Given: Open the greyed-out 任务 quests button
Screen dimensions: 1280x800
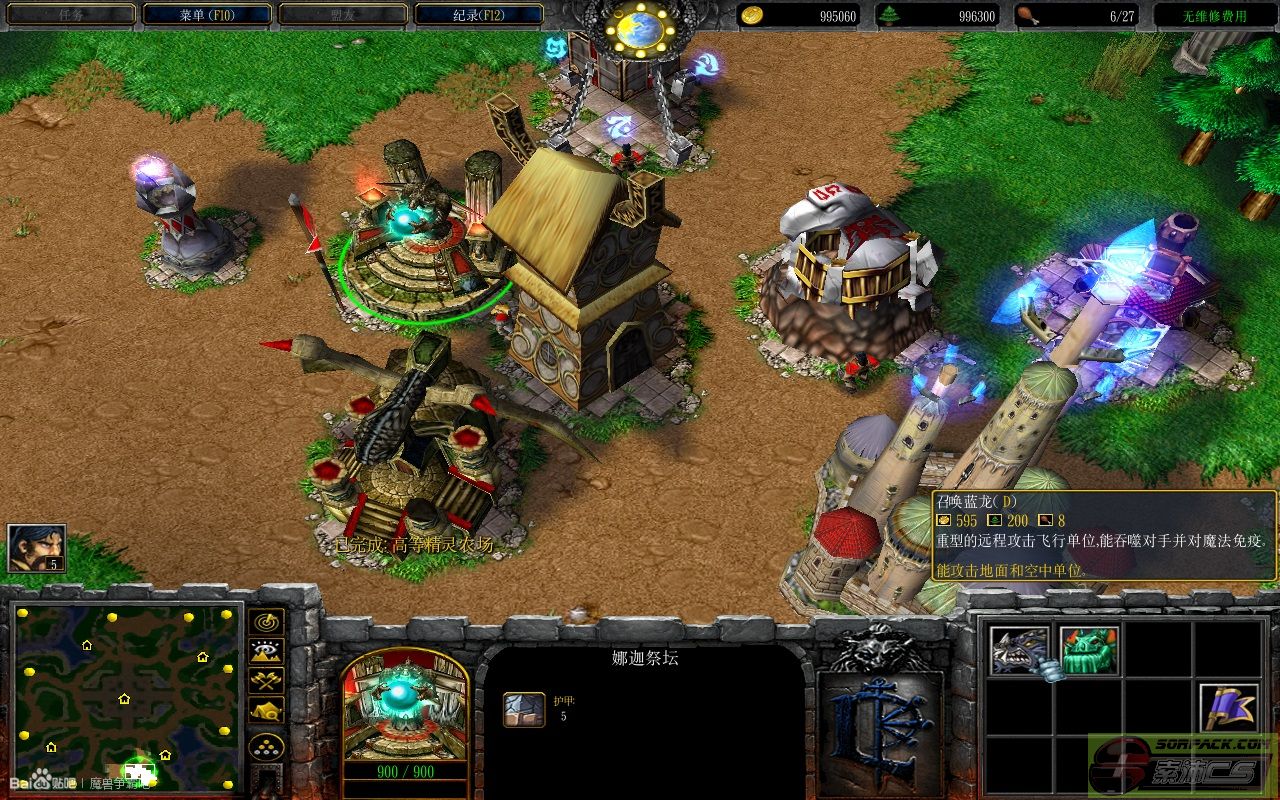Looking at the screenshot, I should tap(71, 15).
